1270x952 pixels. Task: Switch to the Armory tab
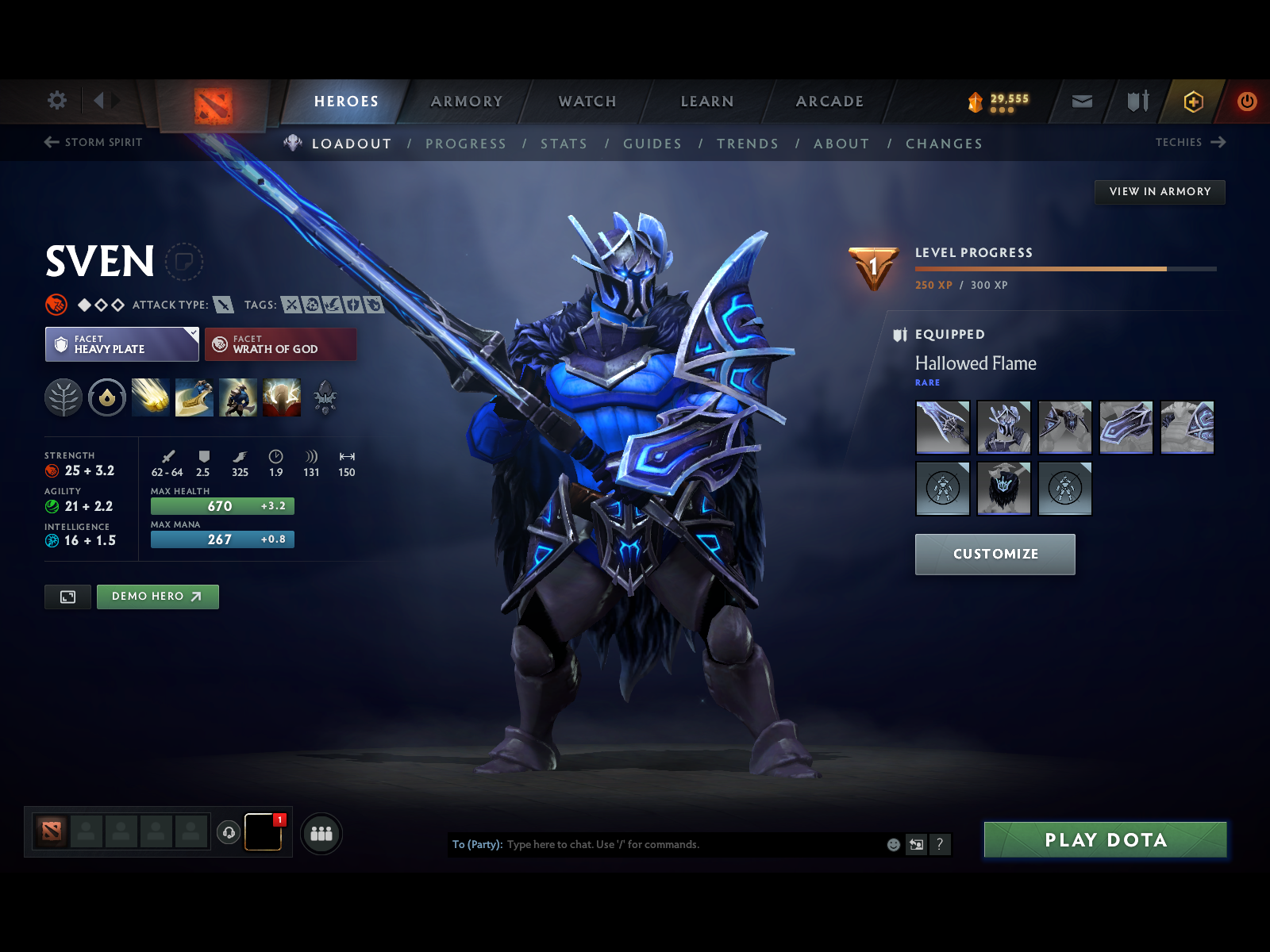(x=467, y=102)
